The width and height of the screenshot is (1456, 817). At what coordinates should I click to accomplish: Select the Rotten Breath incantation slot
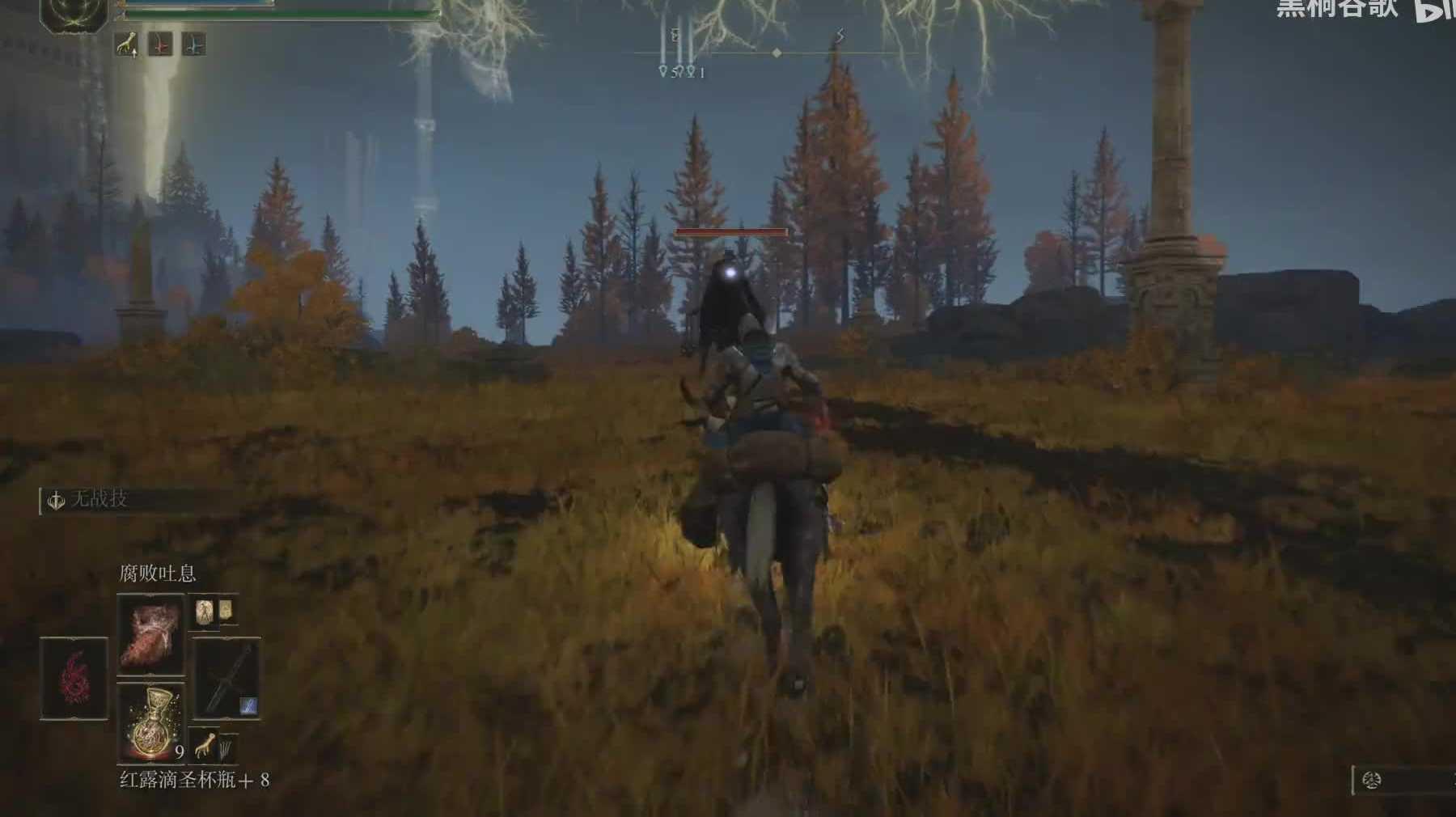(150, 636)
